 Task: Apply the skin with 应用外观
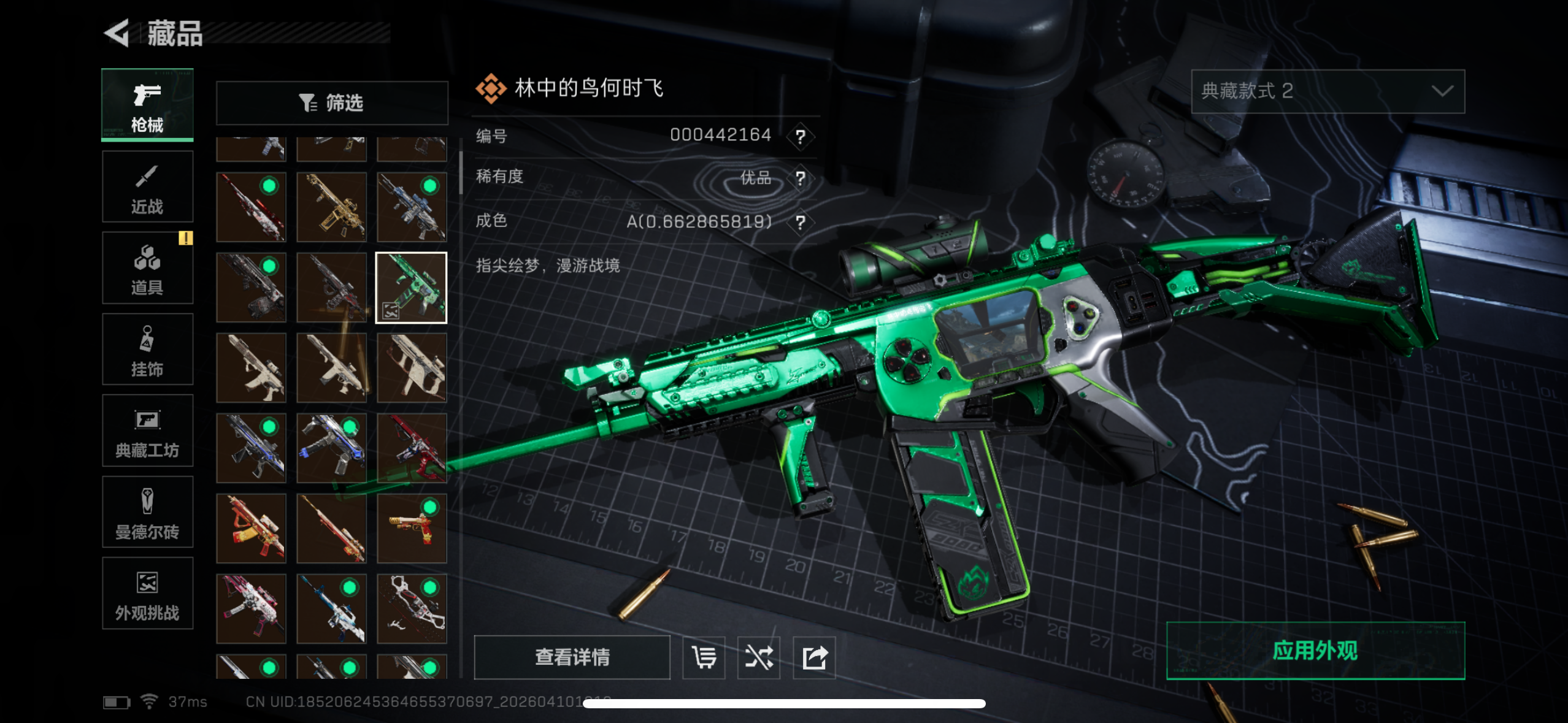(1315, 651)
